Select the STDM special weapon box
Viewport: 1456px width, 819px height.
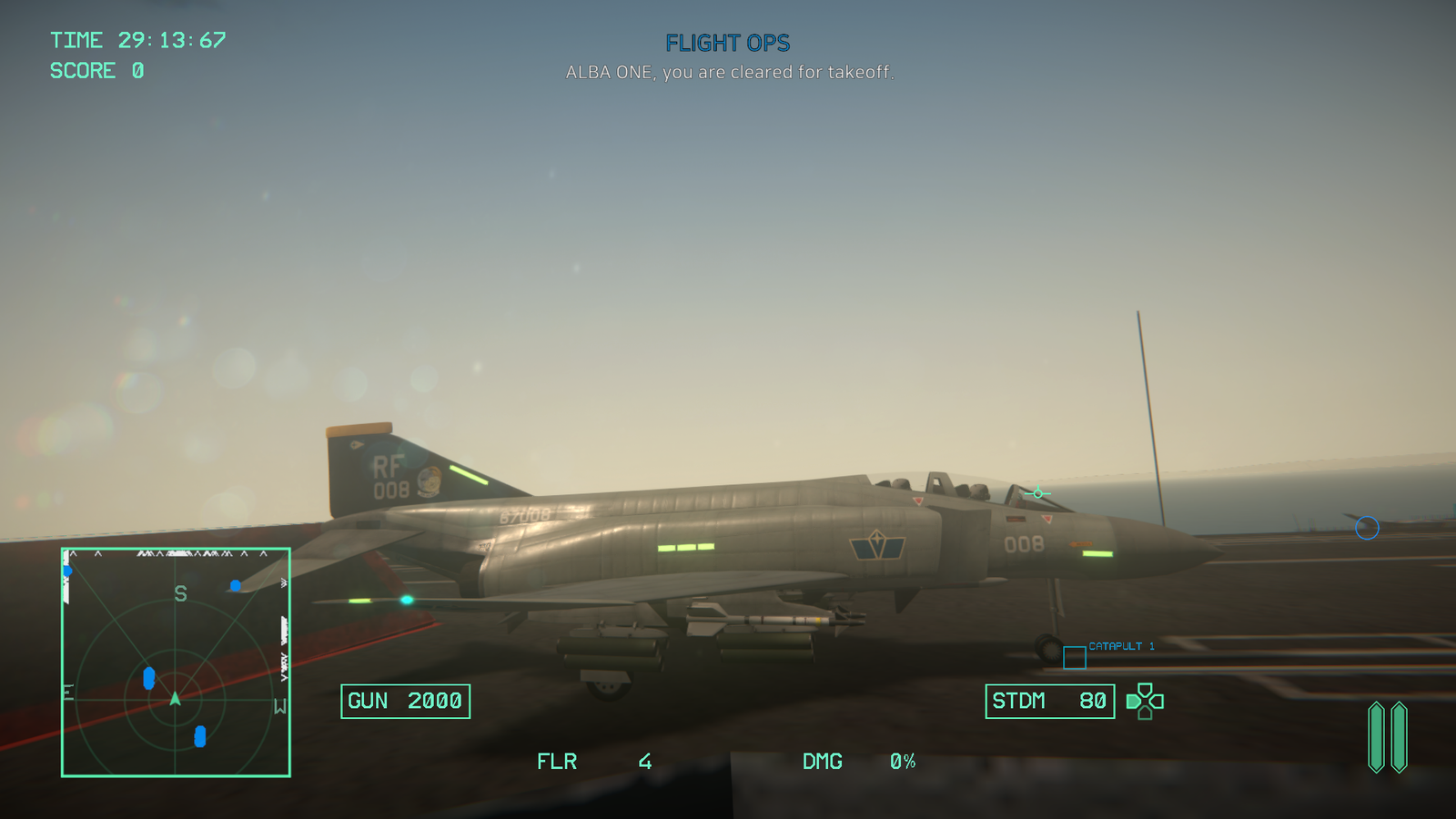pyautogui.click(x=1049, y=702)
